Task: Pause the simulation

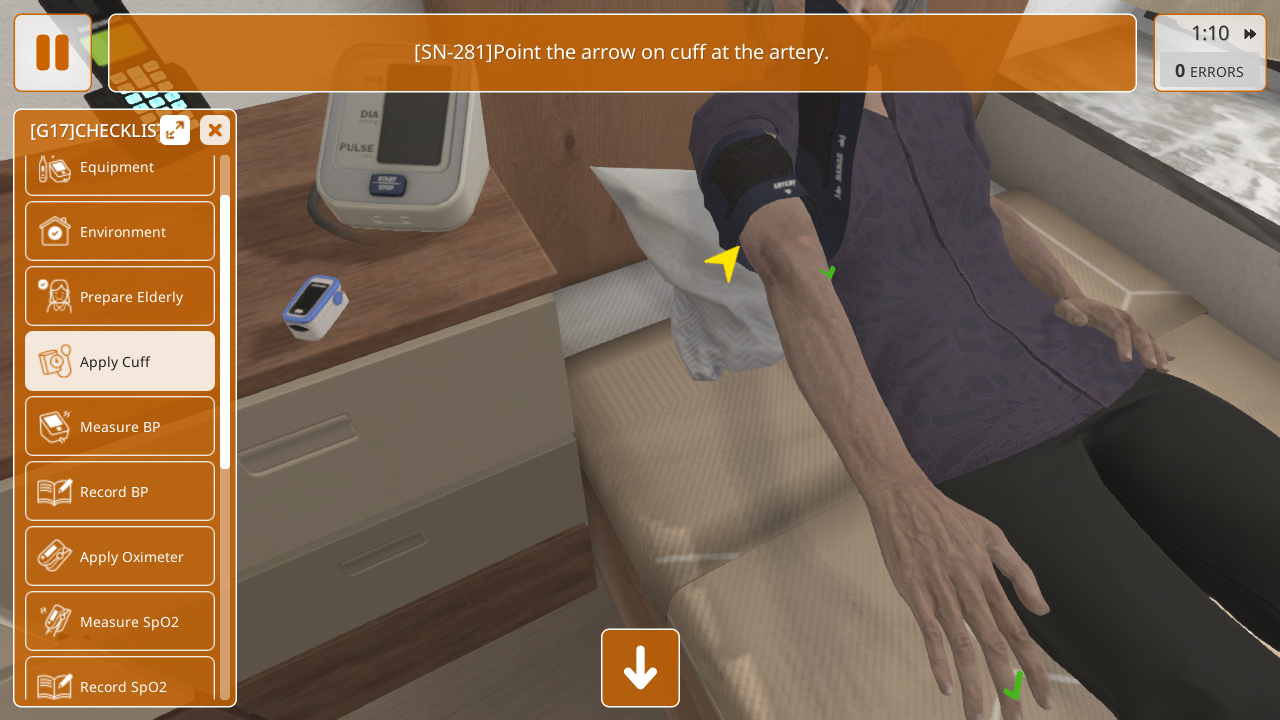Action: click(53, 53)
